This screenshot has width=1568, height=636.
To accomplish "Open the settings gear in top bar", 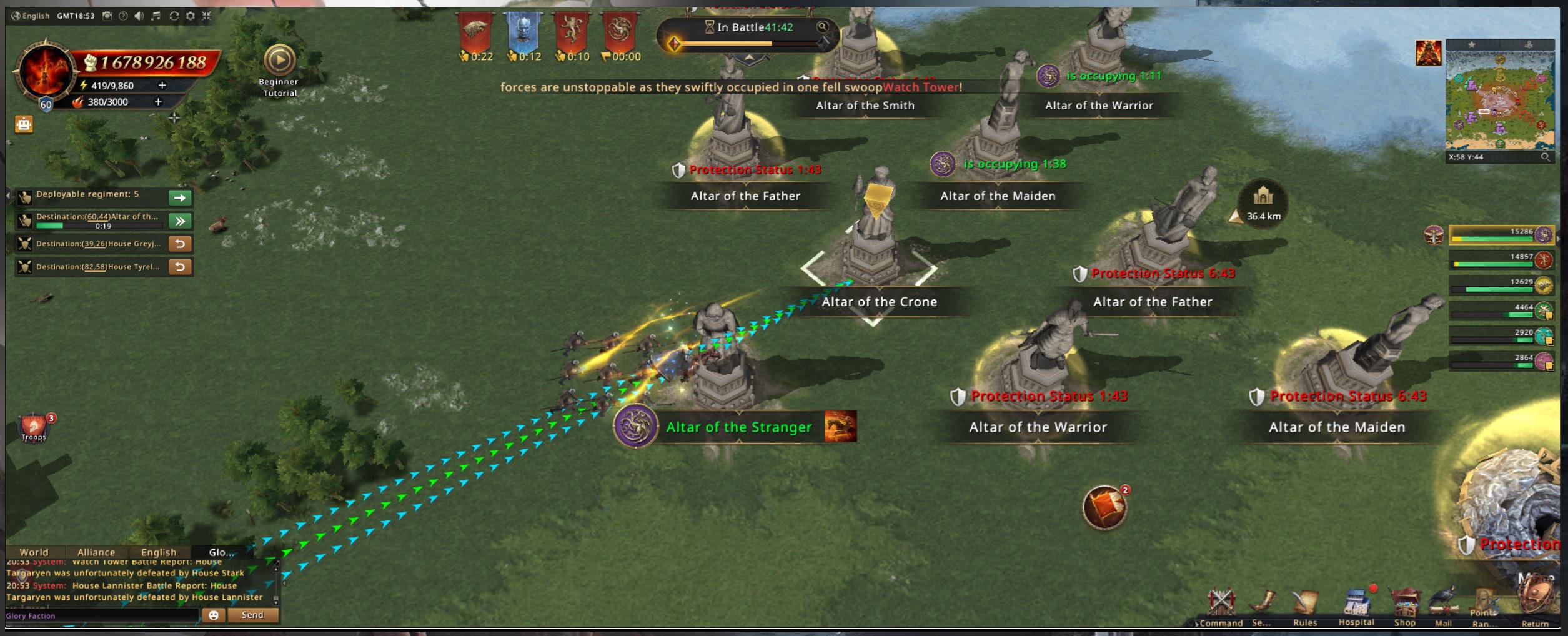I will click(191, 16).
